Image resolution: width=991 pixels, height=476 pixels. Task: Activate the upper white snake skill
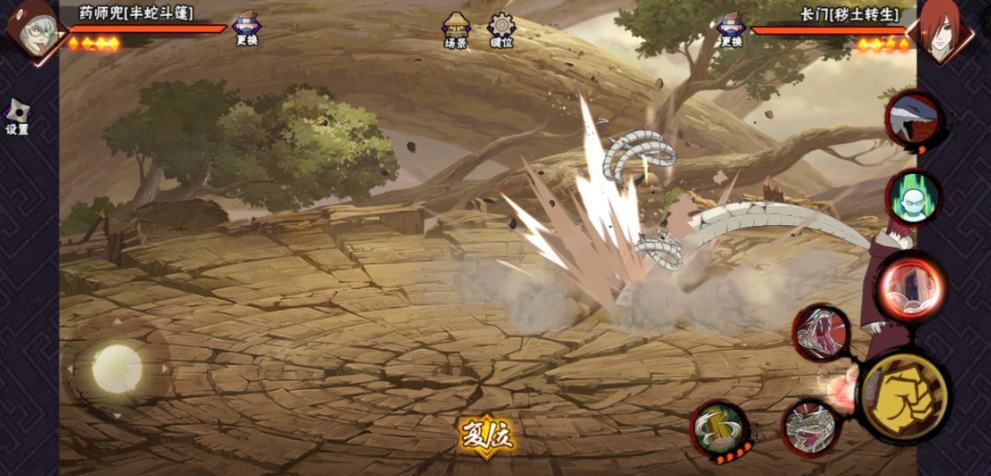tap(822, 333)
